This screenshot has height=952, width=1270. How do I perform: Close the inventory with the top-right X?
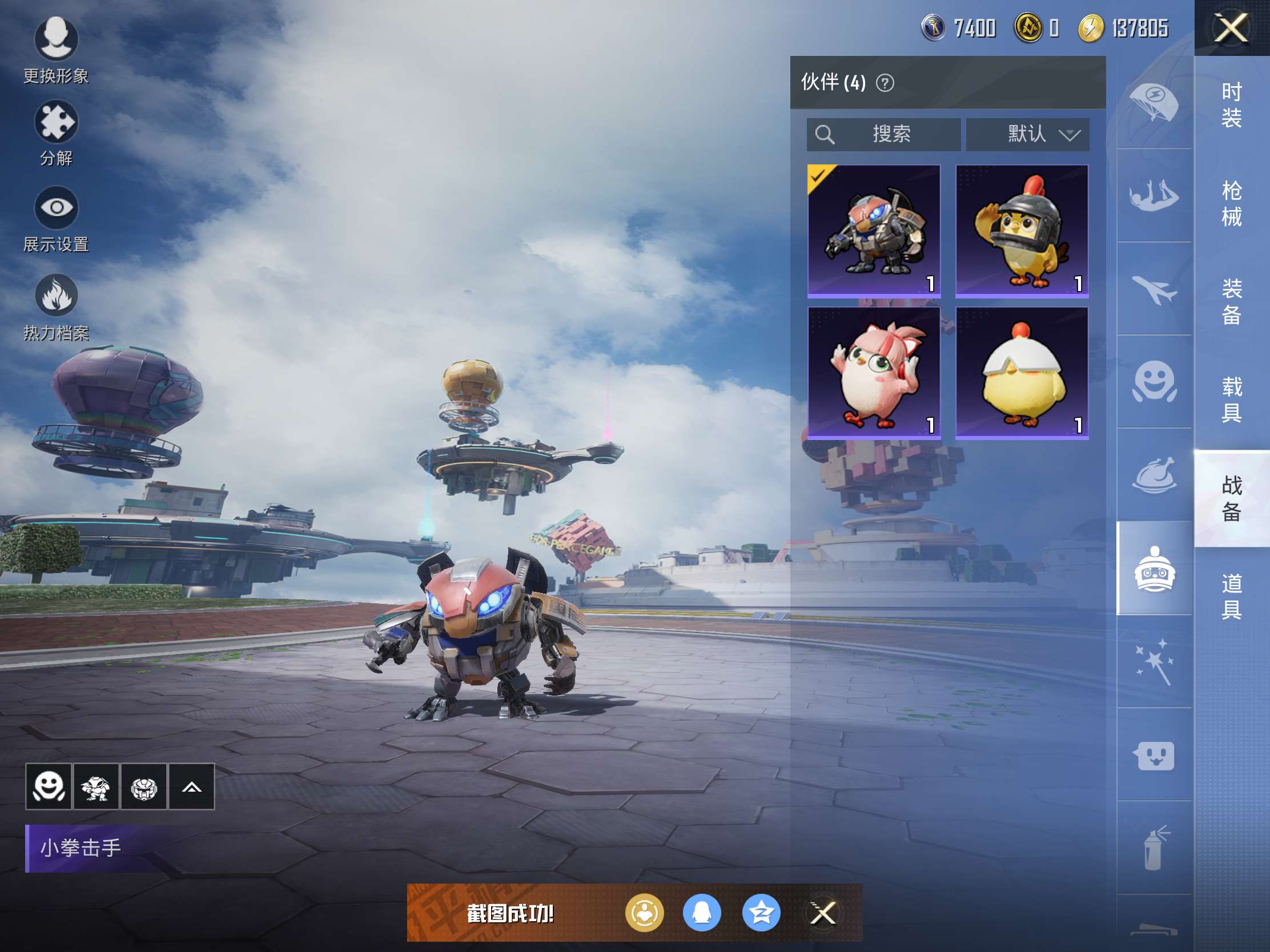pos(1231,28)
